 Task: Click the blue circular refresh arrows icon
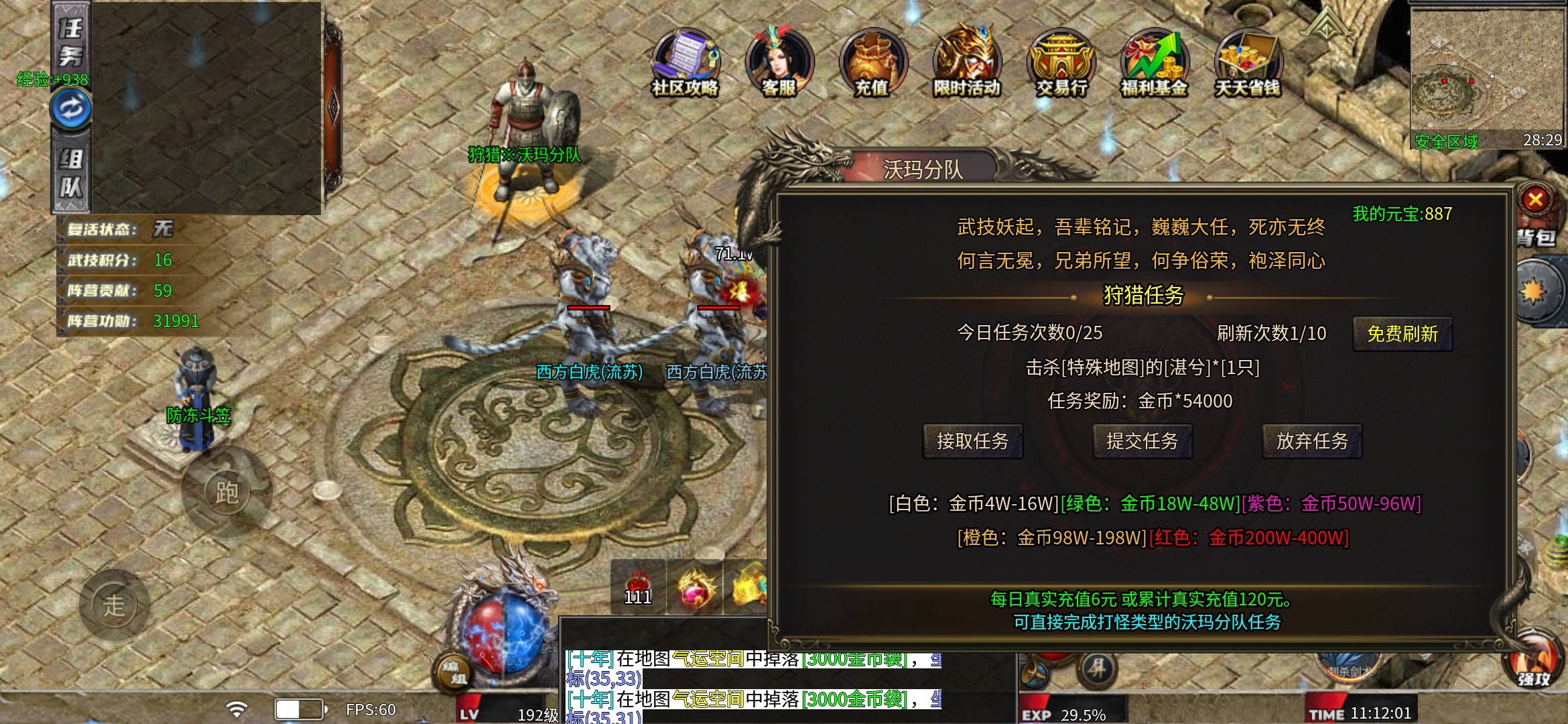(71, 108)
